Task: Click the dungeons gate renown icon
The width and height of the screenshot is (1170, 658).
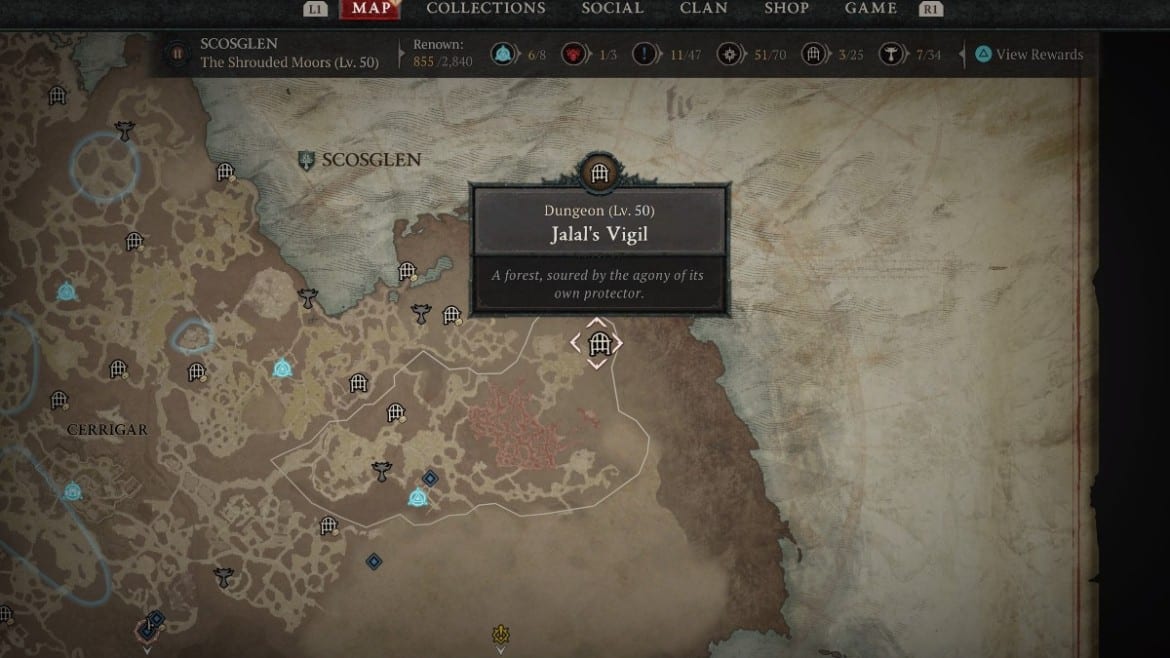Action: point(814,55)
